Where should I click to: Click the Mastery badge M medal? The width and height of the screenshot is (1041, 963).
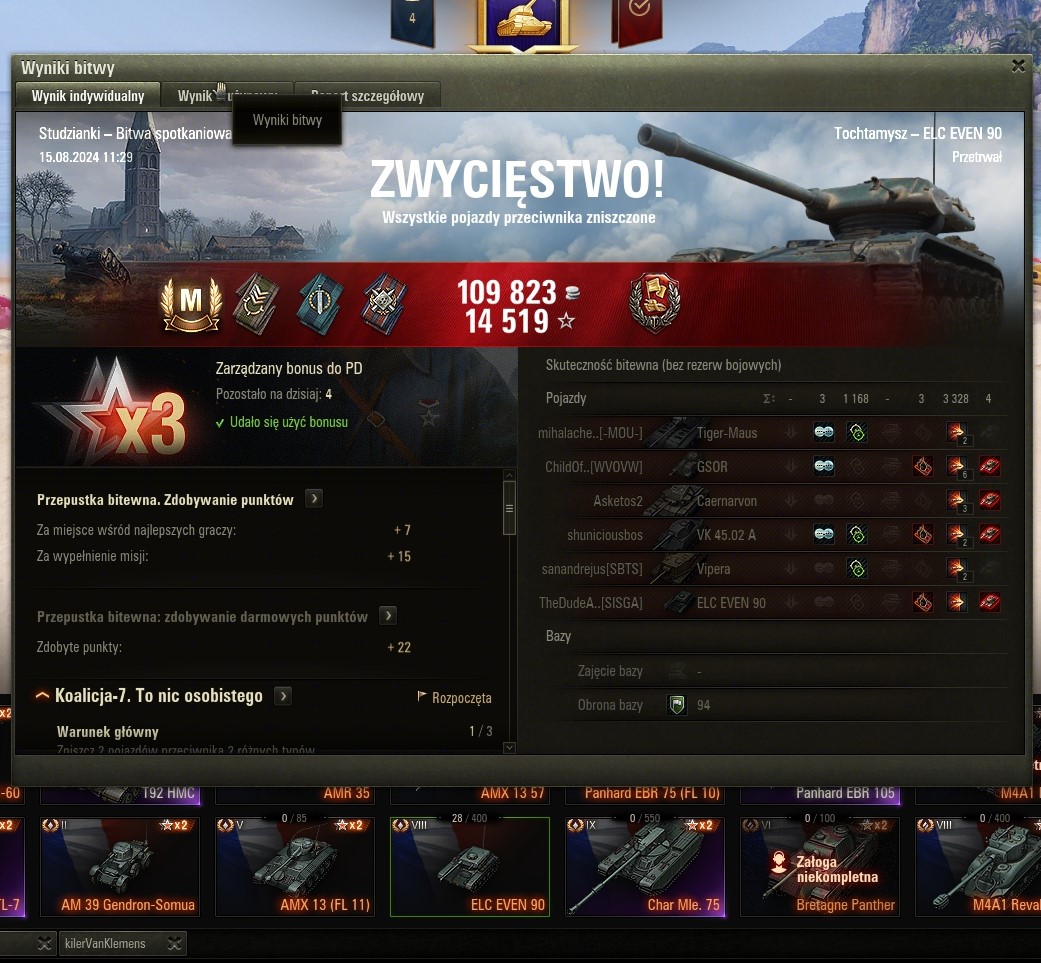(x=190, y=303)
